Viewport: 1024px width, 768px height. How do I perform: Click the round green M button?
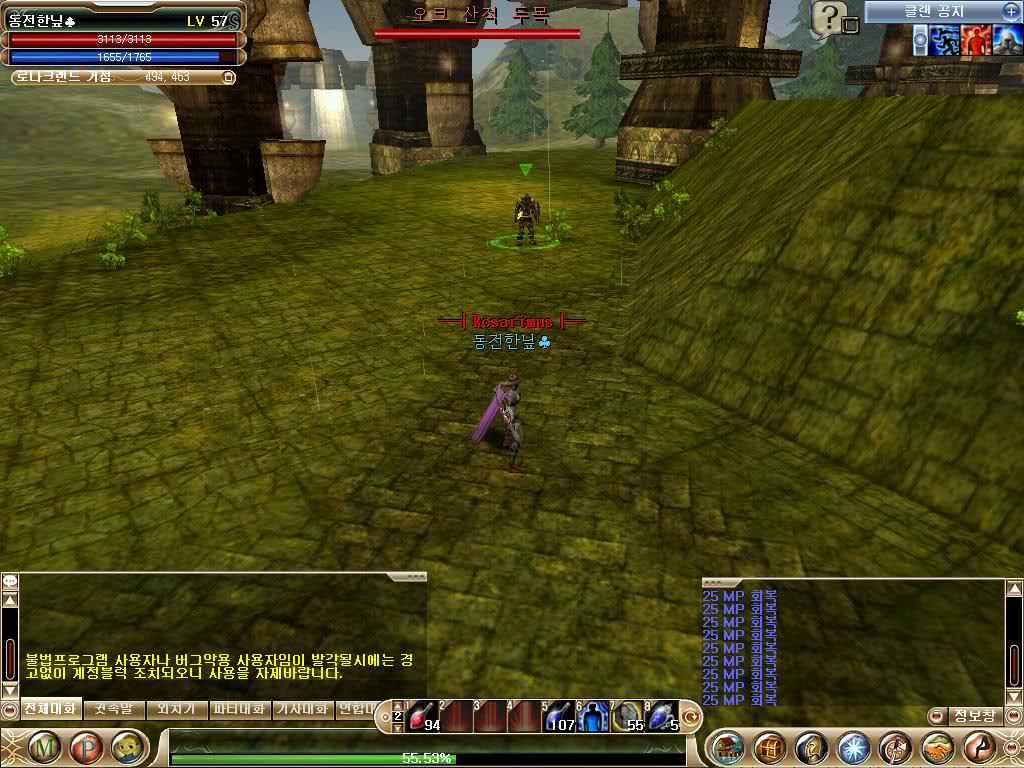pyautogui.click(x=44, y=747)
